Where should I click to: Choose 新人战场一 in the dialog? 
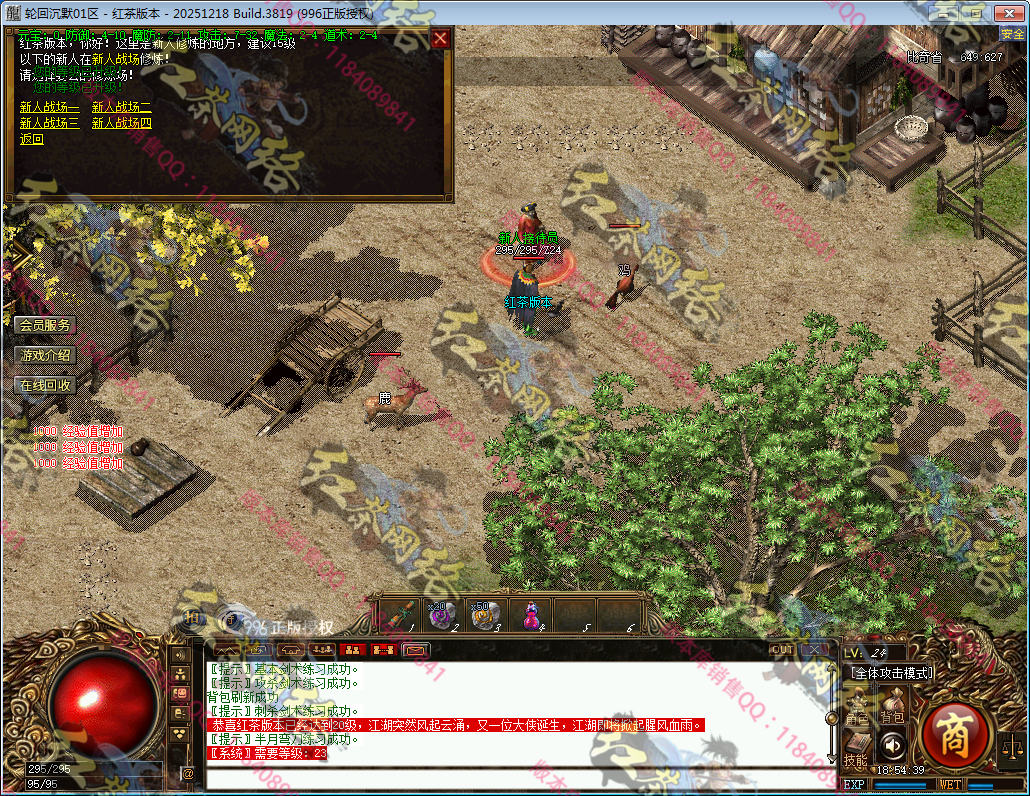click(49, 107)
